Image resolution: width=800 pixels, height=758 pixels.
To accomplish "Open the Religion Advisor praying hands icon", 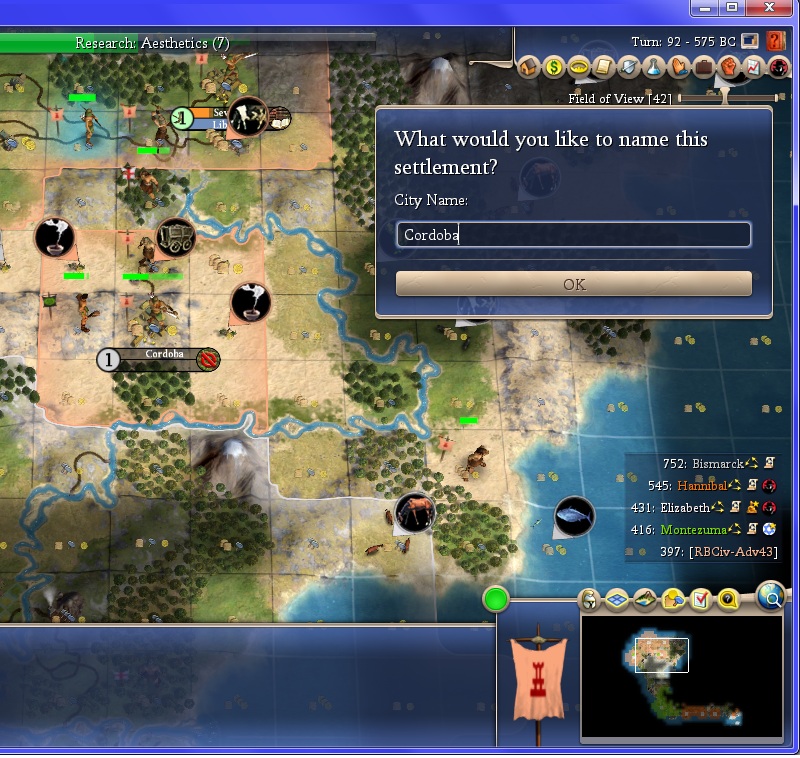I will (679, 68).
